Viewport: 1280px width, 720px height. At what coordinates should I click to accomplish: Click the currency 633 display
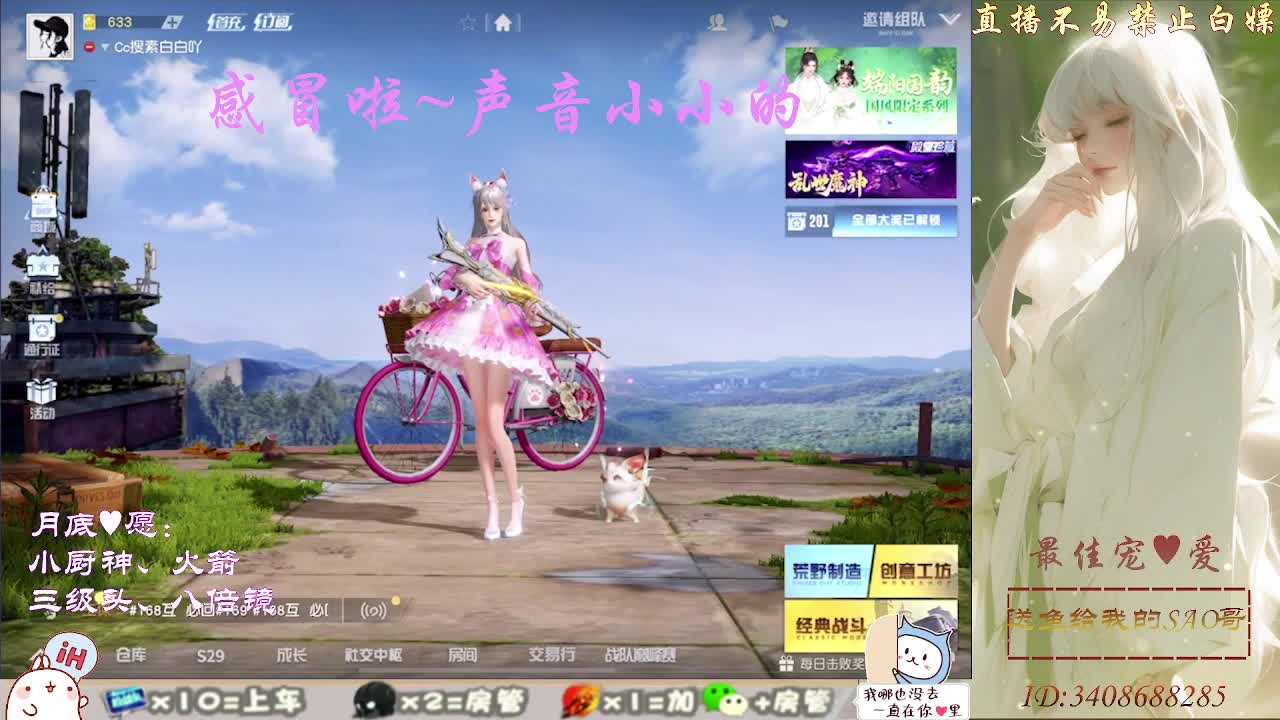pos(120,21)
